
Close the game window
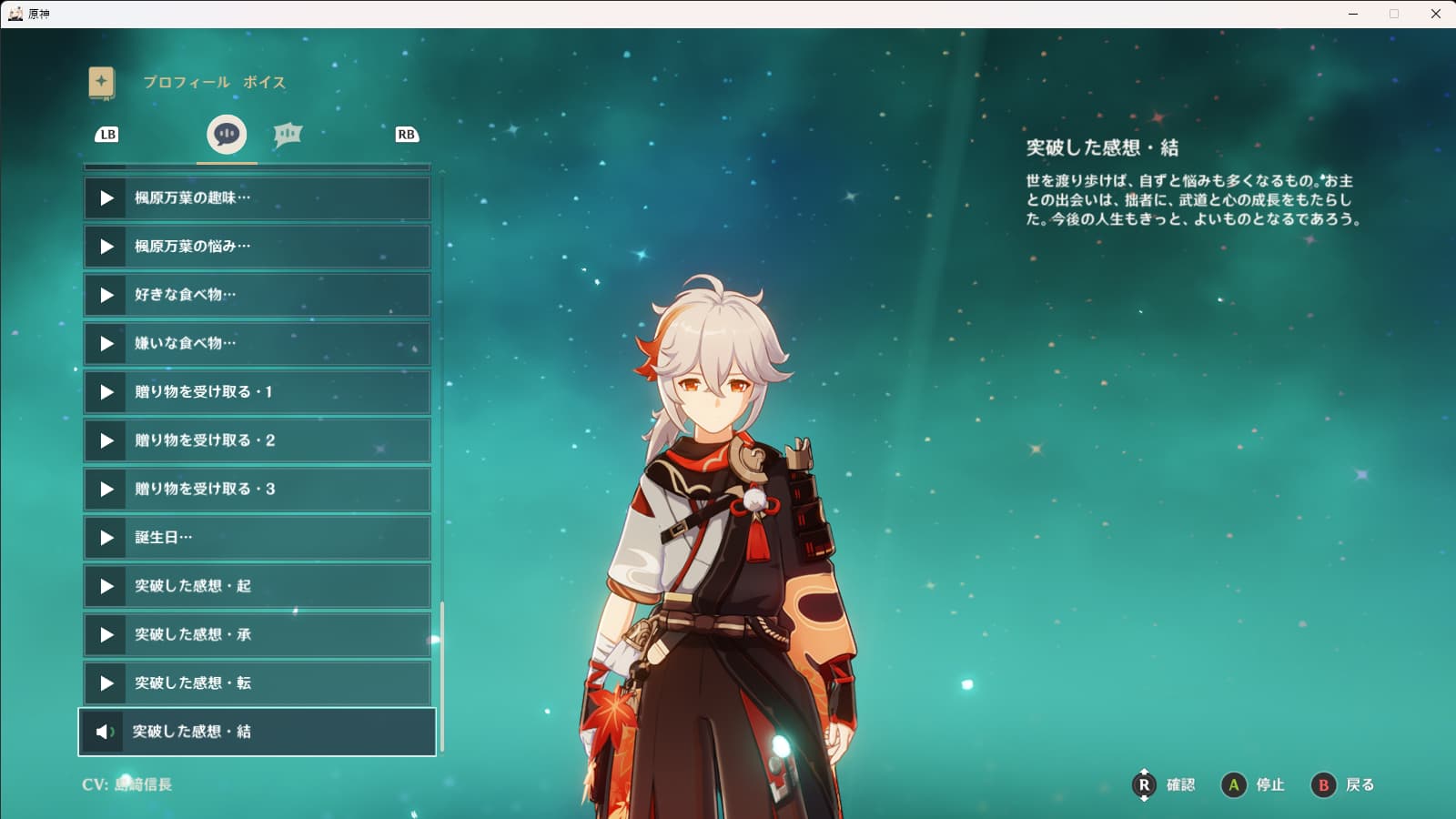1436,14
